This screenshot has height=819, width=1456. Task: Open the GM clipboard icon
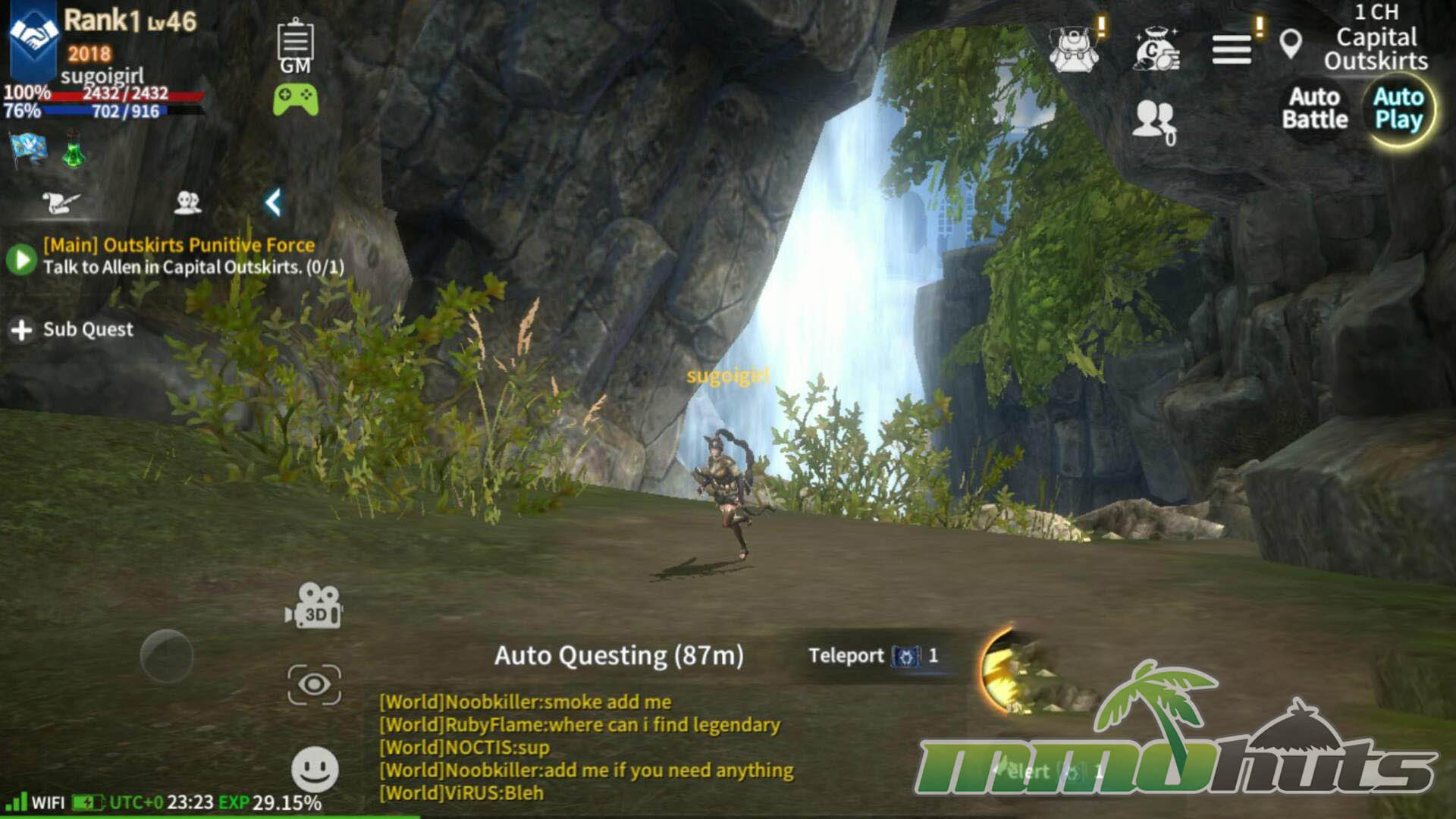pos(295,45)
